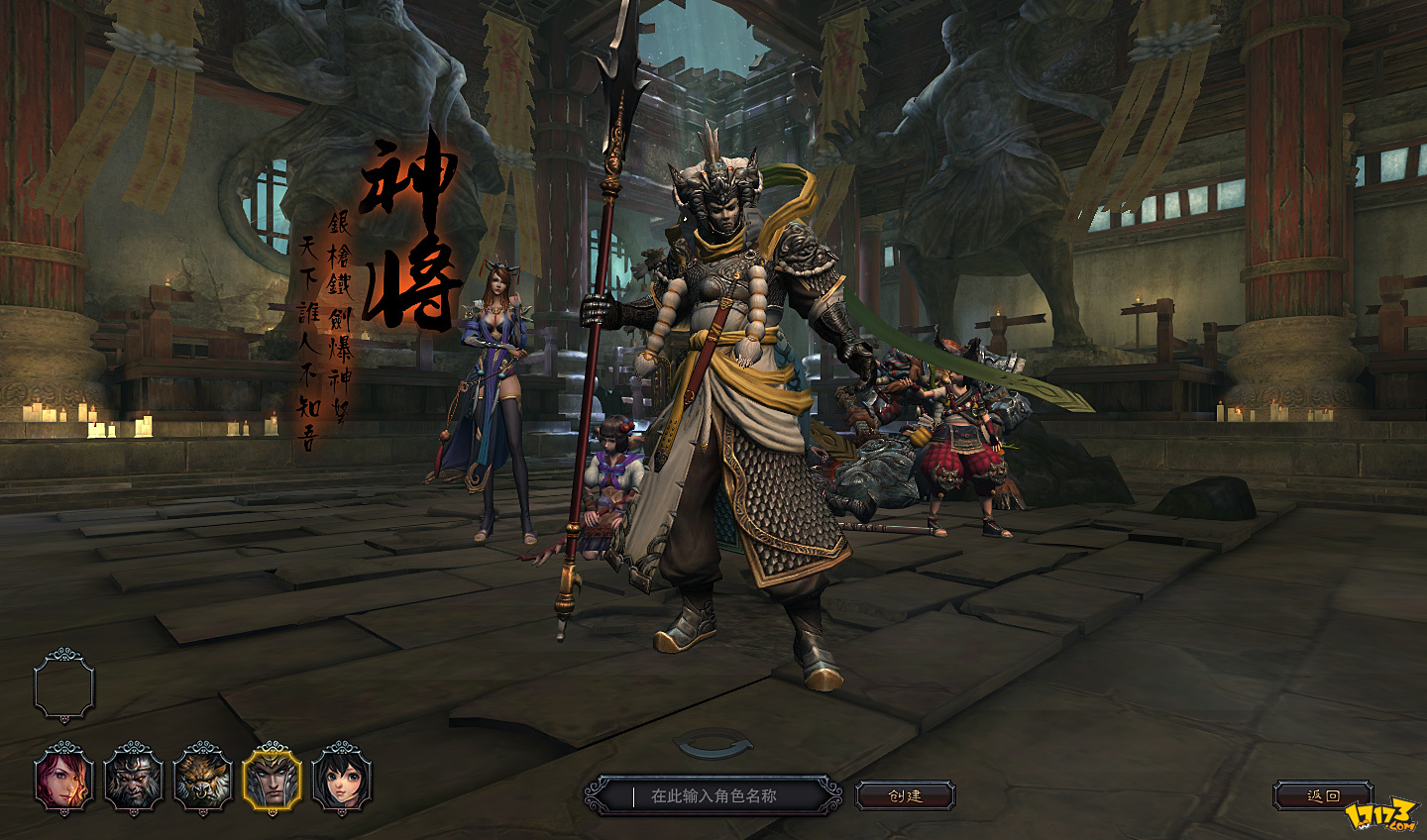This screenshot has height=840, width=1427.
Task: Click the 创建 create button
Action: coord(905,795)
